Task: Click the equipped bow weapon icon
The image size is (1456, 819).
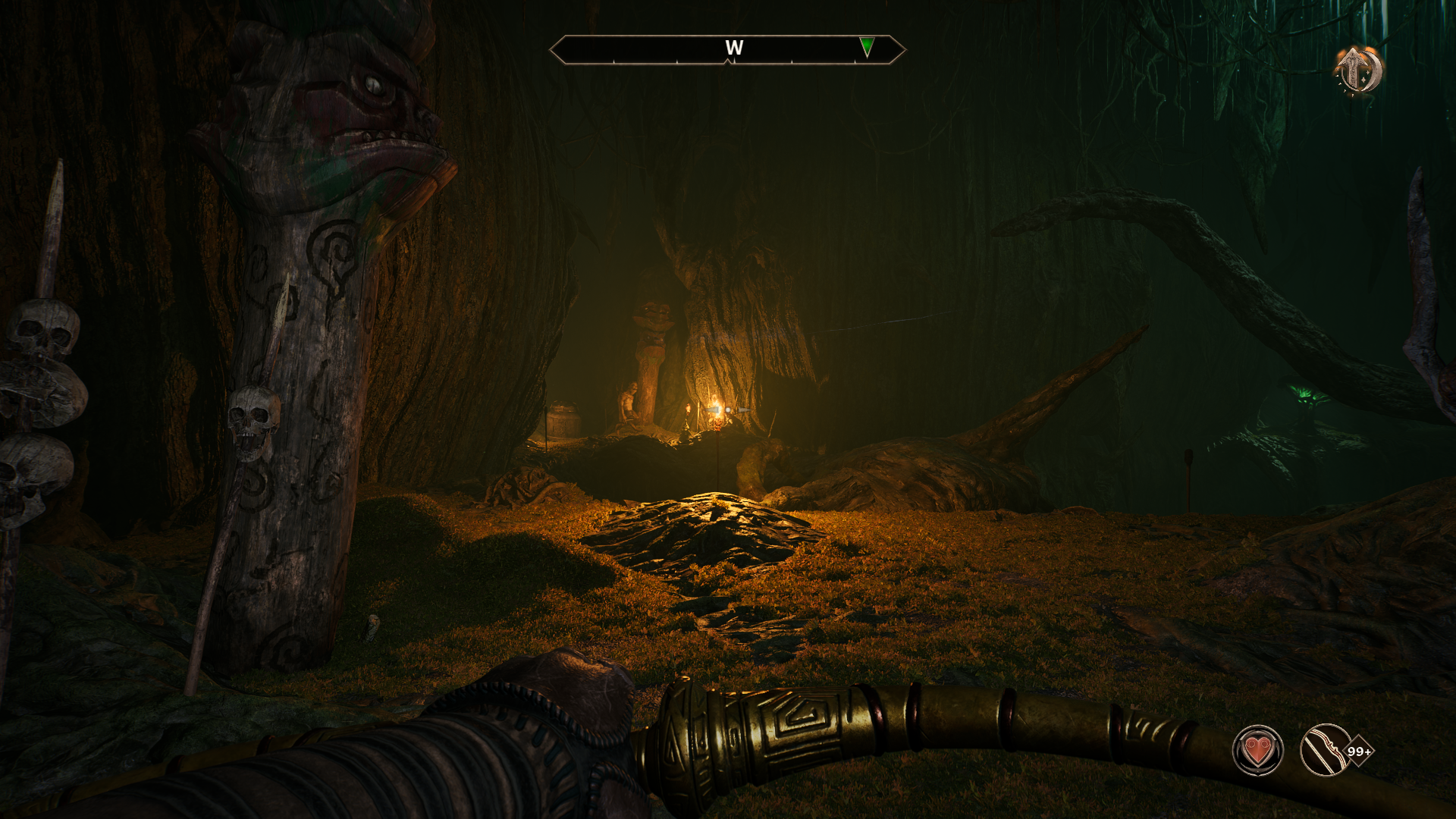Action: [x=1323, y=751]
